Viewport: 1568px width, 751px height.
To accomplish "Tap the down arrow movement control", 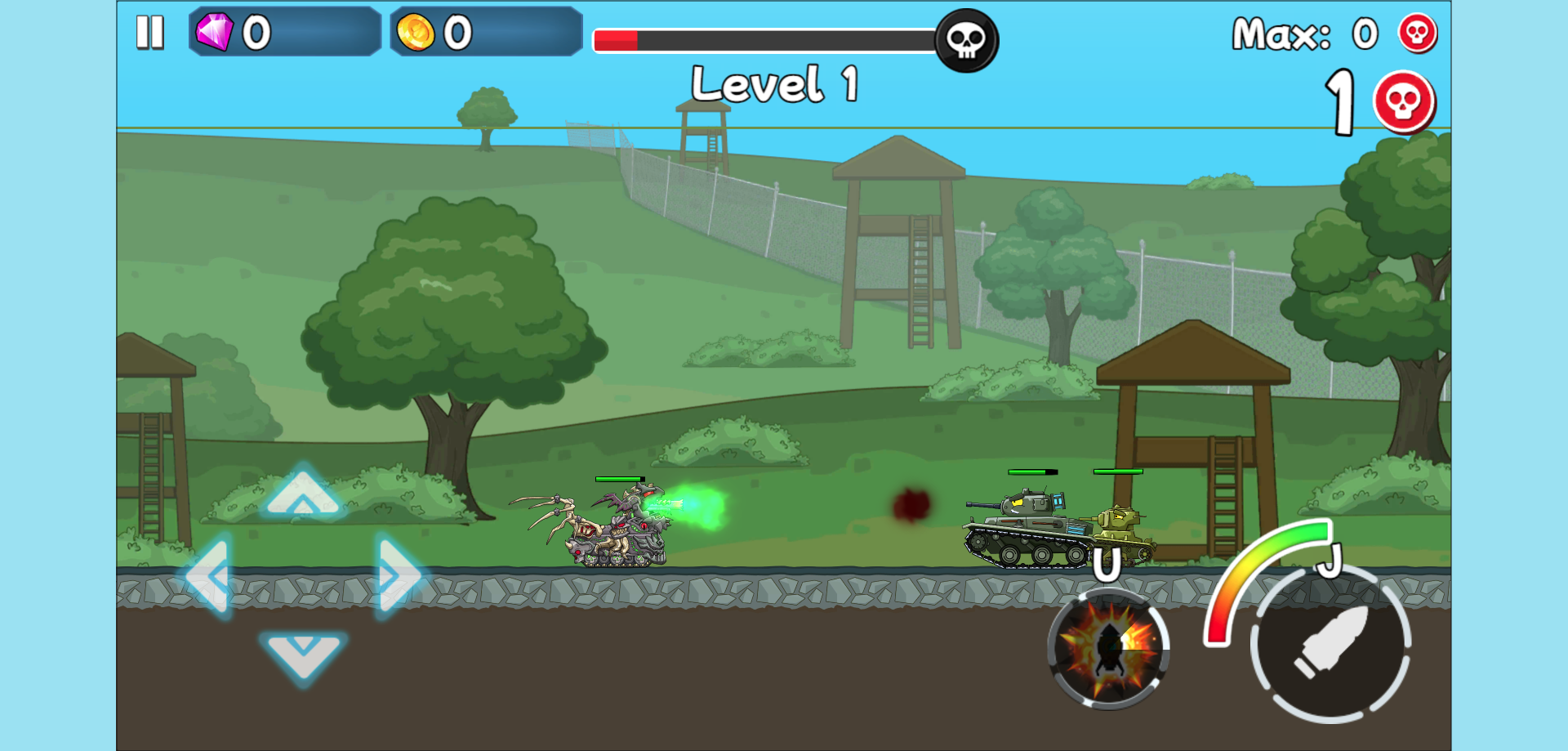I will (x=303, y=654).
